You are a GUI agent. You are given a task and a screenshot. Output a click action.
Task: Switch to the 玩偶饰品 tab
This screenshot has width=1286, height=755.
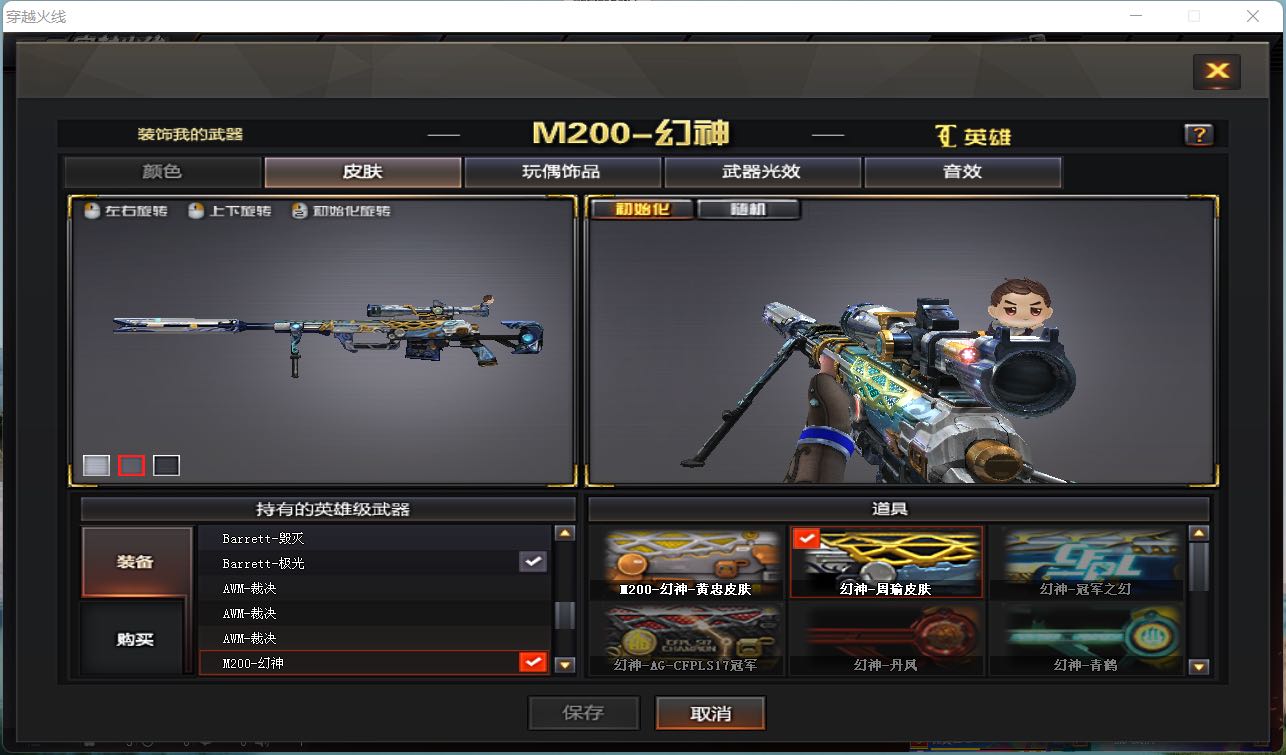[561, 171]
